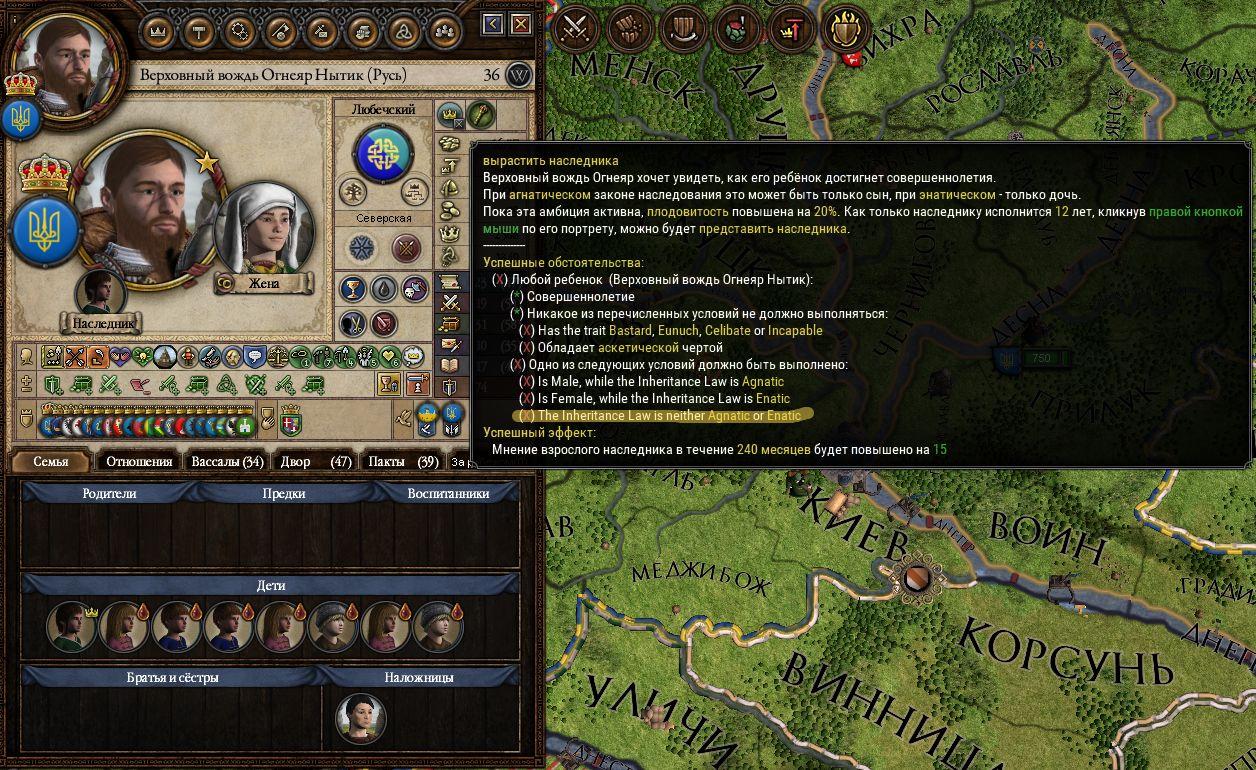Click the crossed swords alert icon
1256x770 pixels.
point(576,29)
